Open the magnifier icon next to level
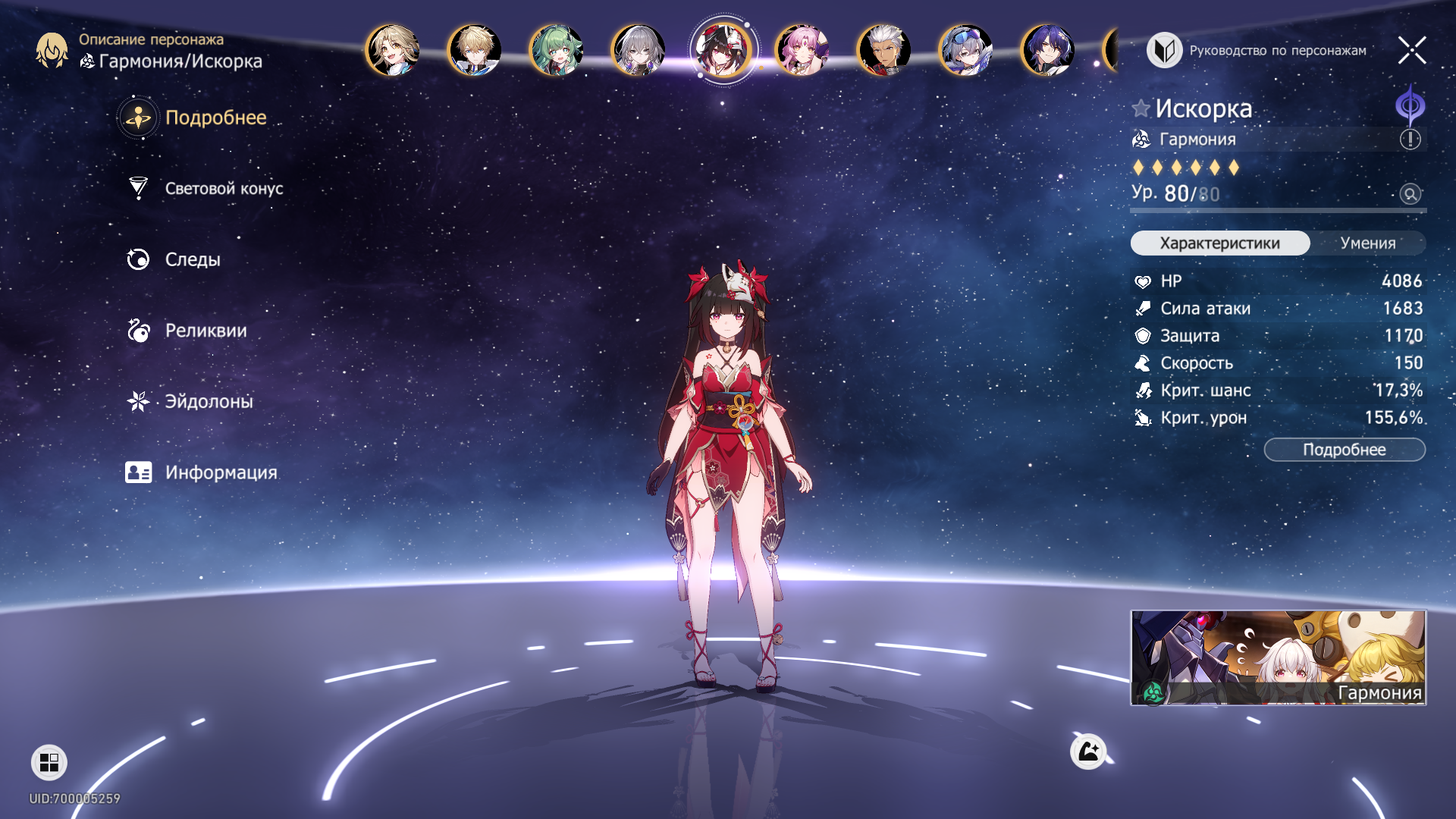Viewport: 1456px width, 819px height. point(1410,194)
